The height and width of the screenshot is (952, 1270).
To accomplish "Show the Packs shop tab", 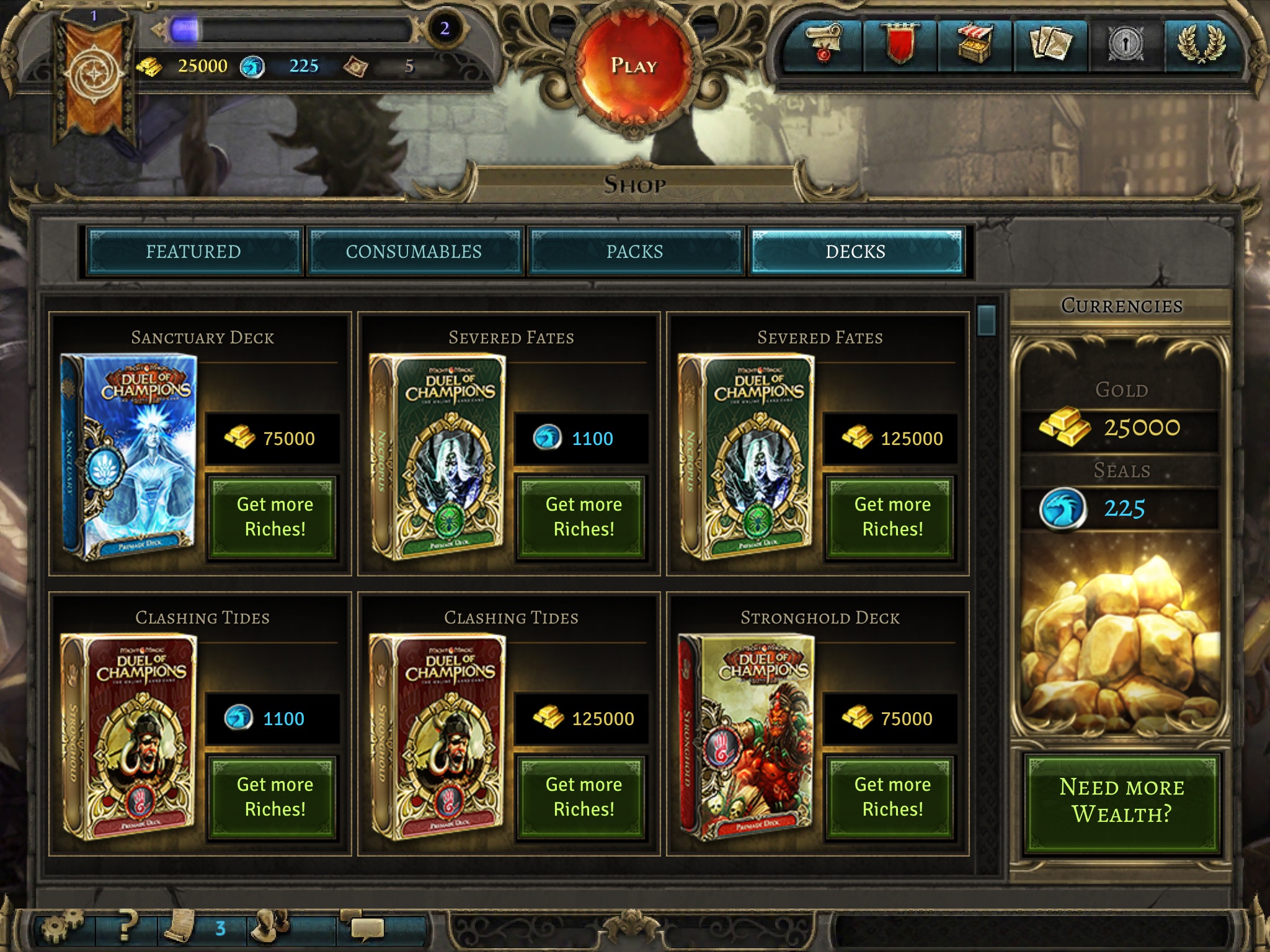I will pyautogui.click(x=634, y=252).
